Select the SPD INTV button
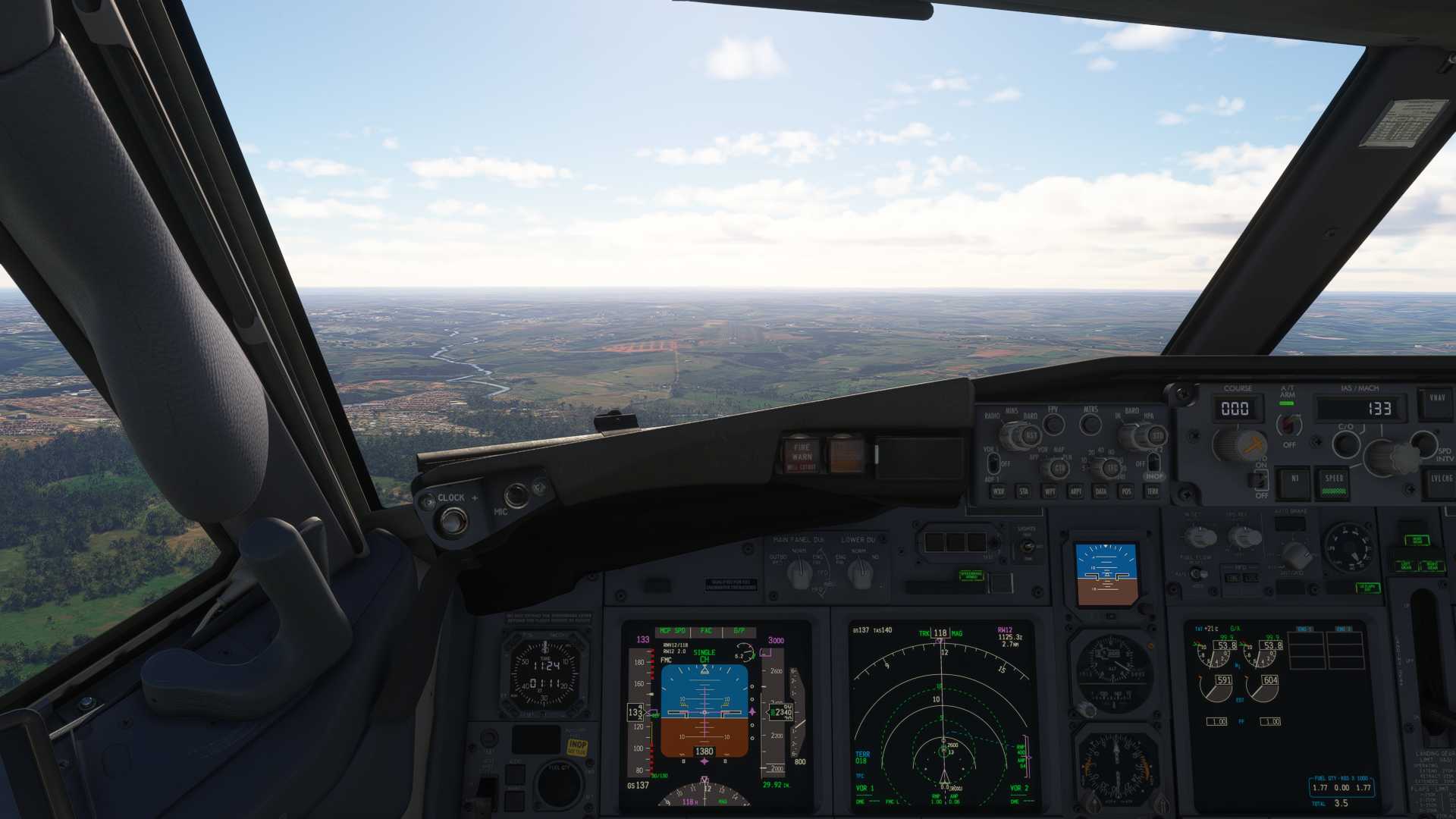Viewport: 1456px width, 819px height. point(1424,442)
